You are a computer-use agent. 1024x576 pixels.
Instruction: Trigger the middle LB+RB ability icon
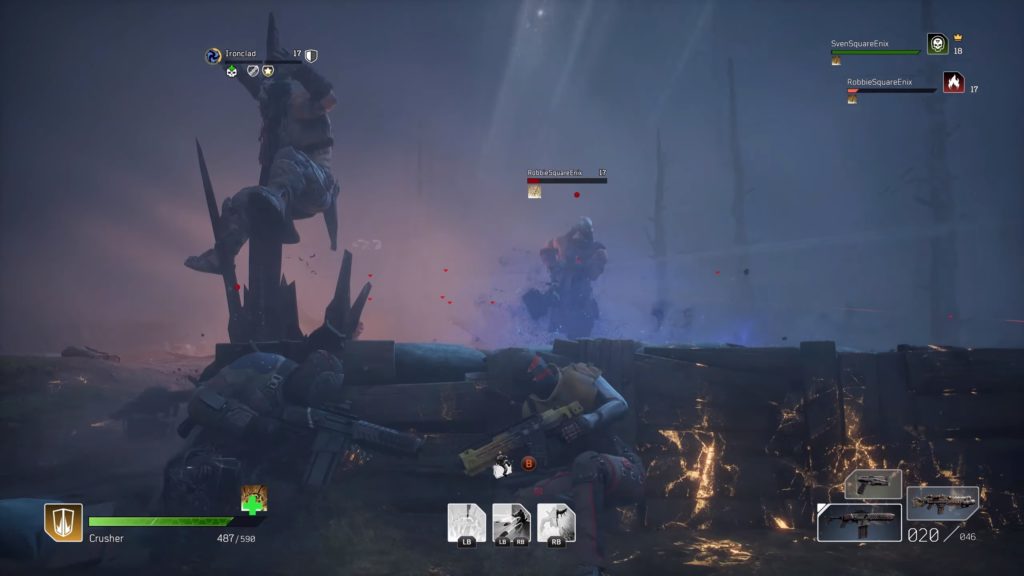coord(511,522)
